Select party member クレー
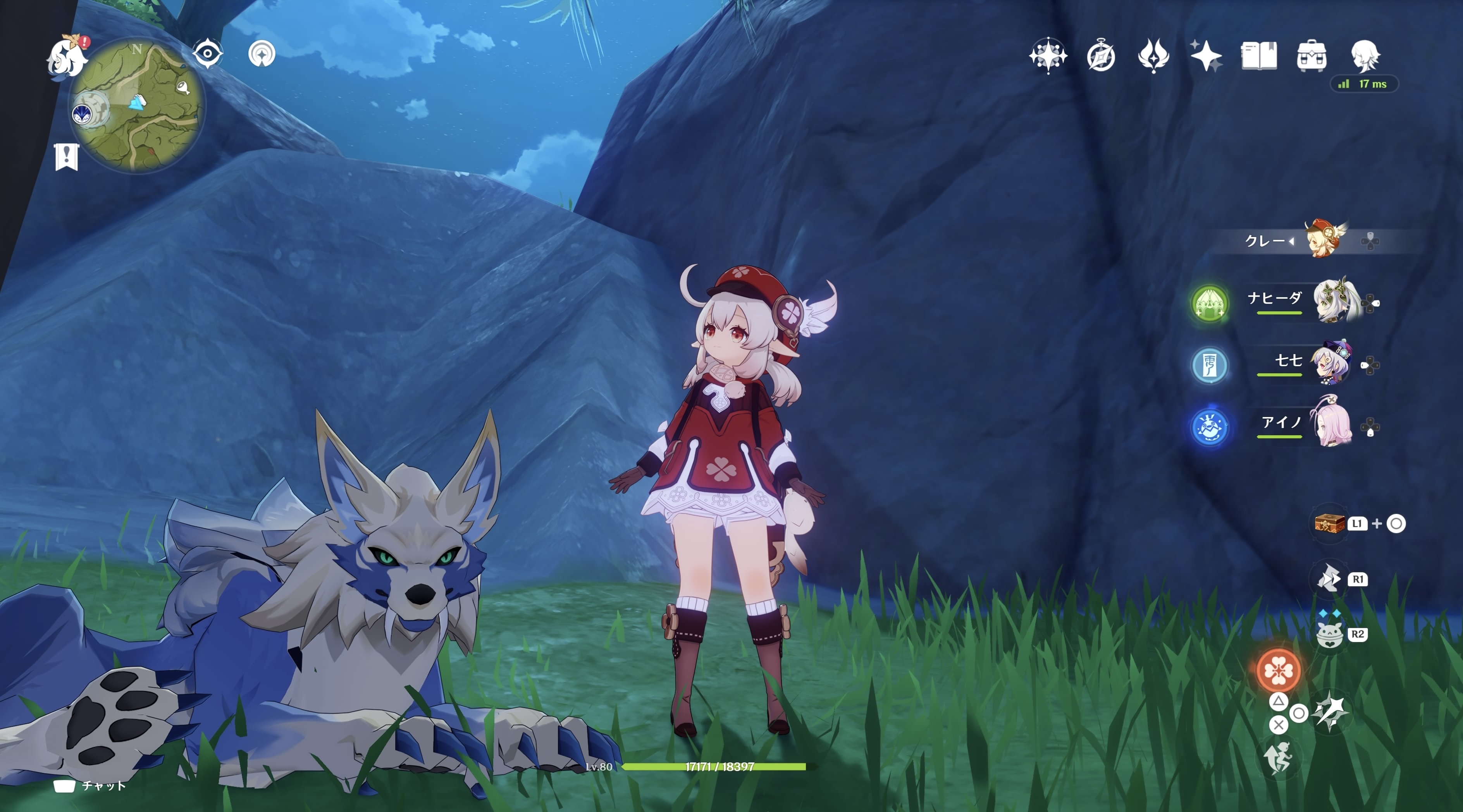 tap(1323, 240)
